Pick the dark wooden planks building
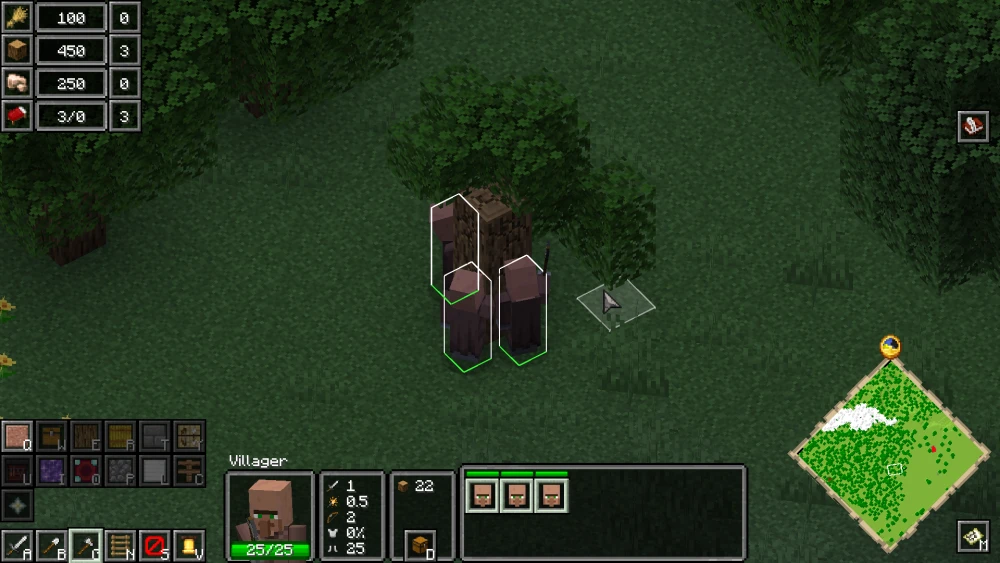Viewport: 1000px width, 563px height. click(86, 437)
